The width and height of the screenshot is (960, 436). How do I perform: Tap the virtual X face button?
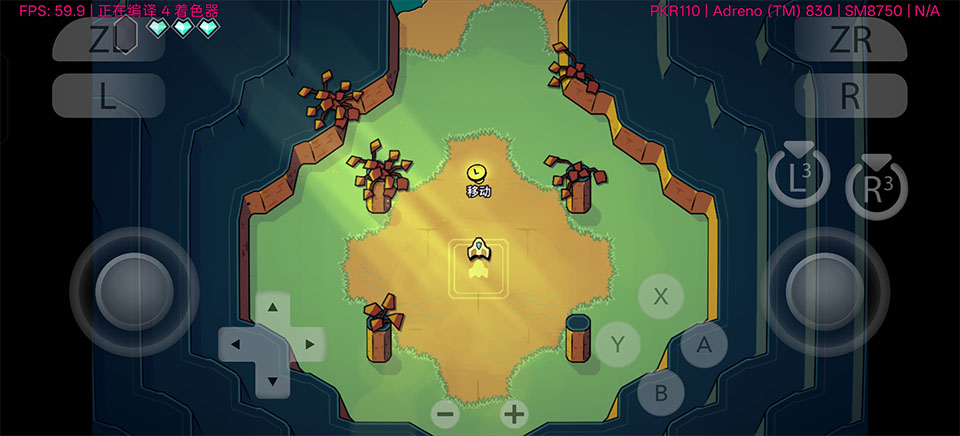pos(660,296)
